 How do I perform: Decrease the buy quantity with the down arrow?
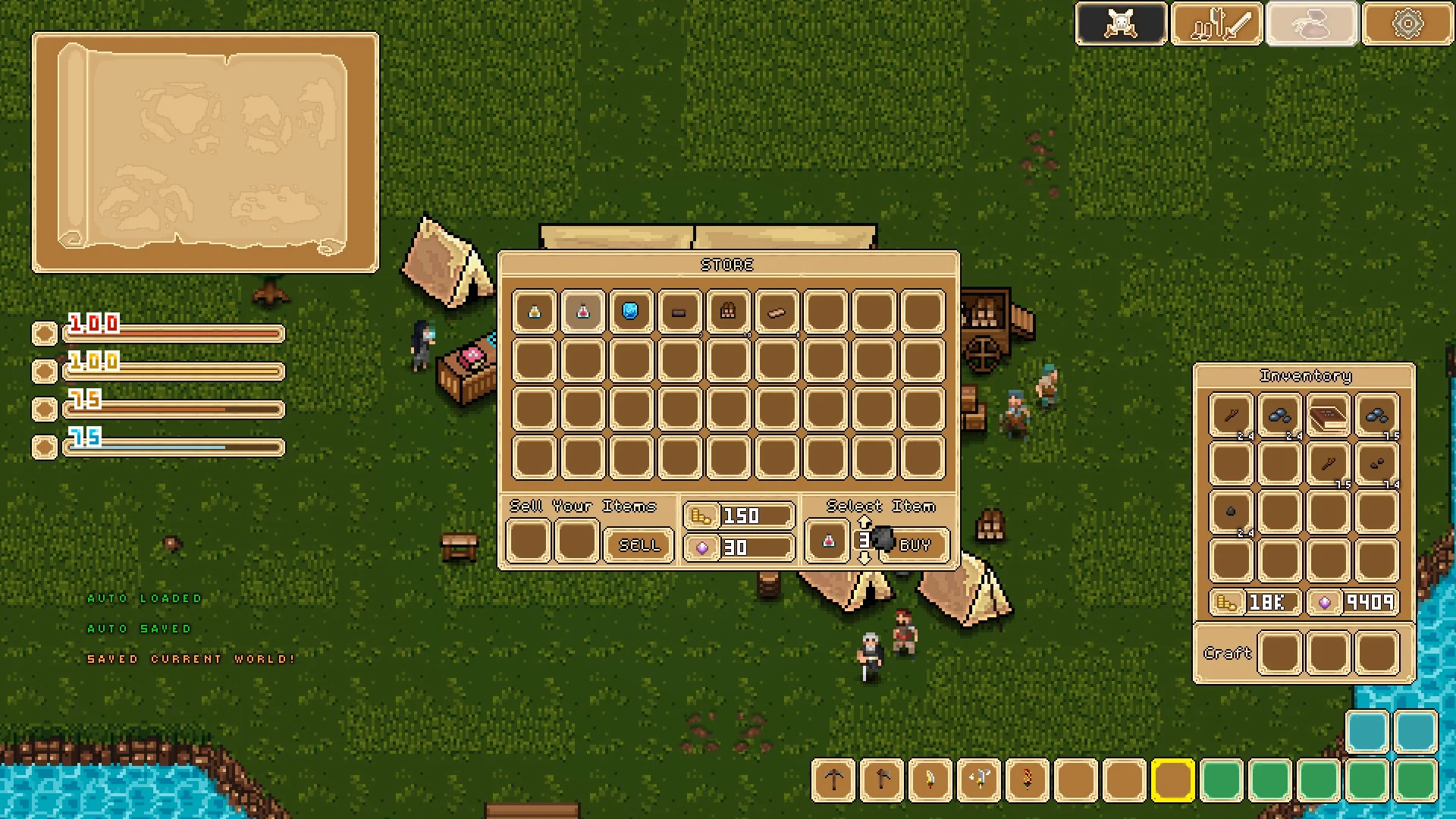(864, 558)
